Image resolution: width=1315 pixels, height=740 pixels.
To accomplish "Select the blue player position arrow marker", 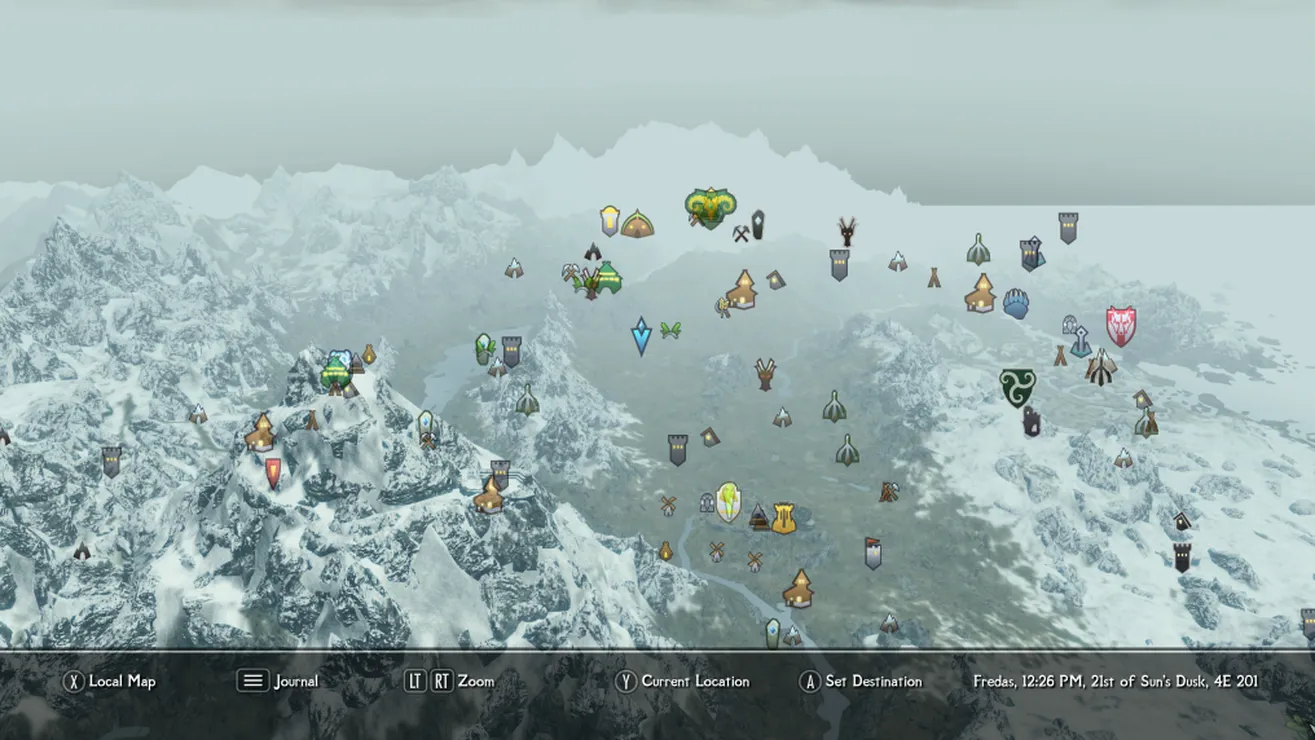I will point(641,336).
